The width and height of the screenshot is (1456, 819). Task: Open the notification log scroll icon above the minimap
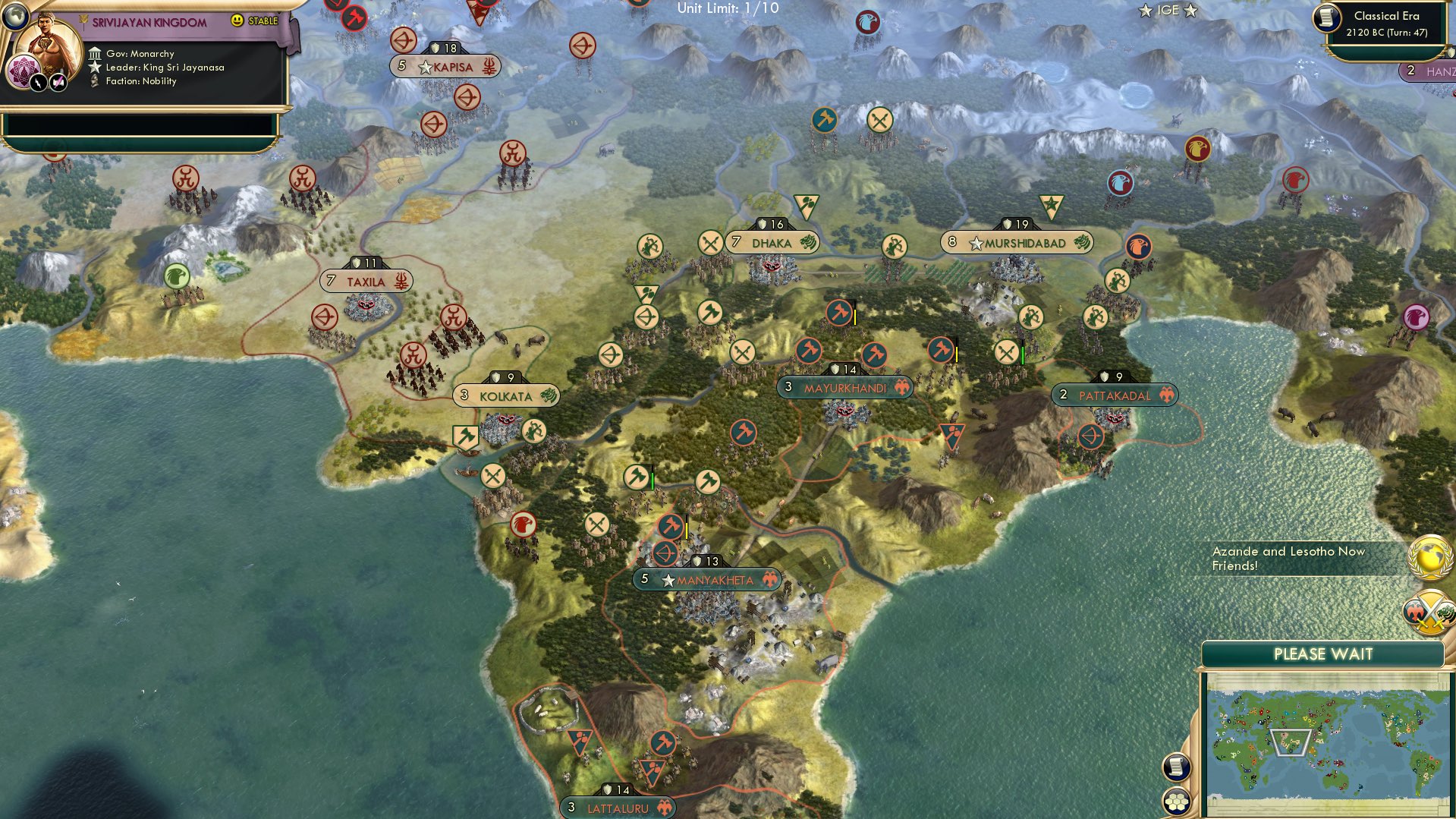pos(1176,768)
